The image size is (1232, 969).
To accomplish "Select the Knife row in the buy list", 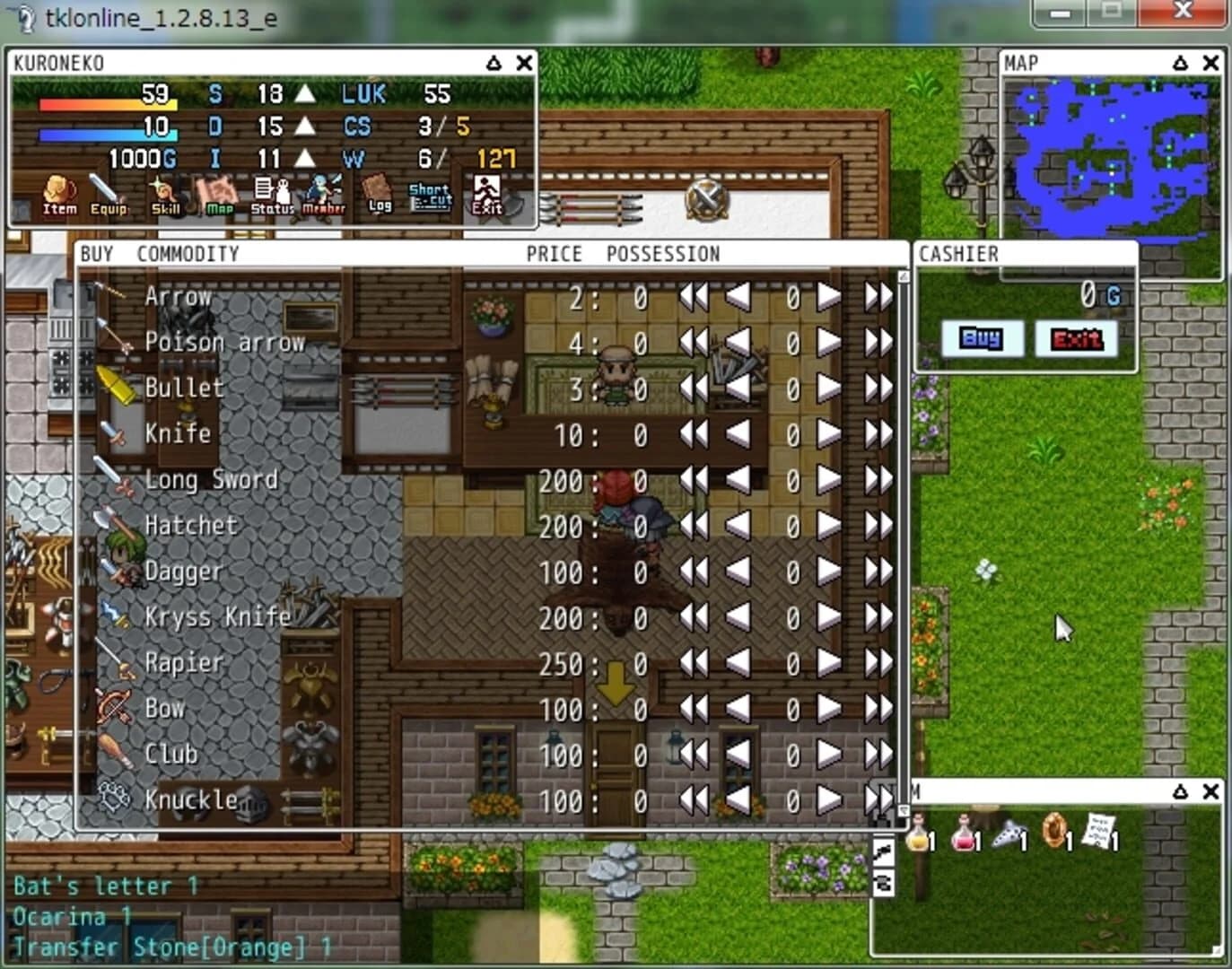I will click(x=177, y=434).
